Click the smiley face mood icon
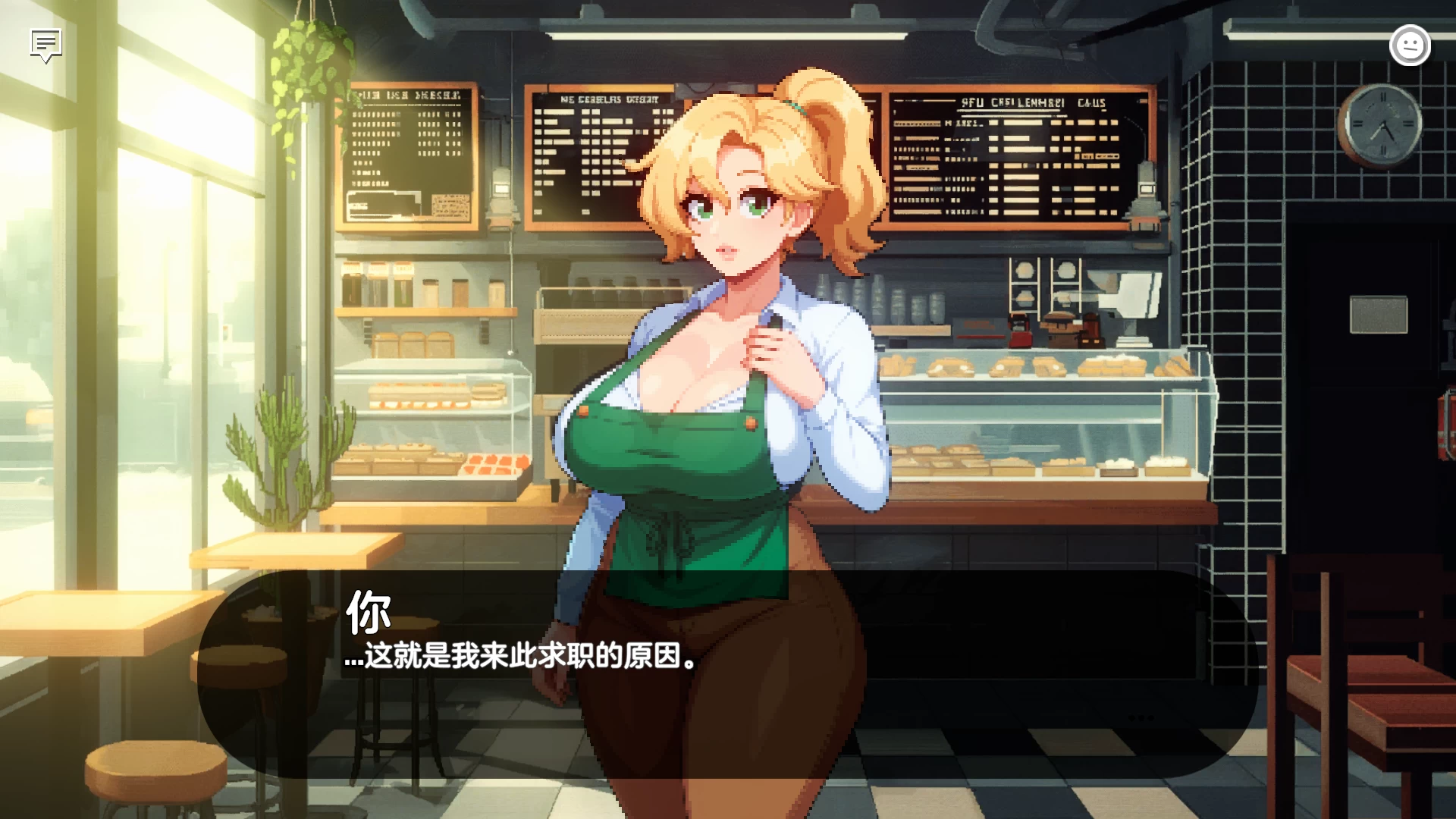This screenshot has width=1456, height=819. [x=1409, y=45]
